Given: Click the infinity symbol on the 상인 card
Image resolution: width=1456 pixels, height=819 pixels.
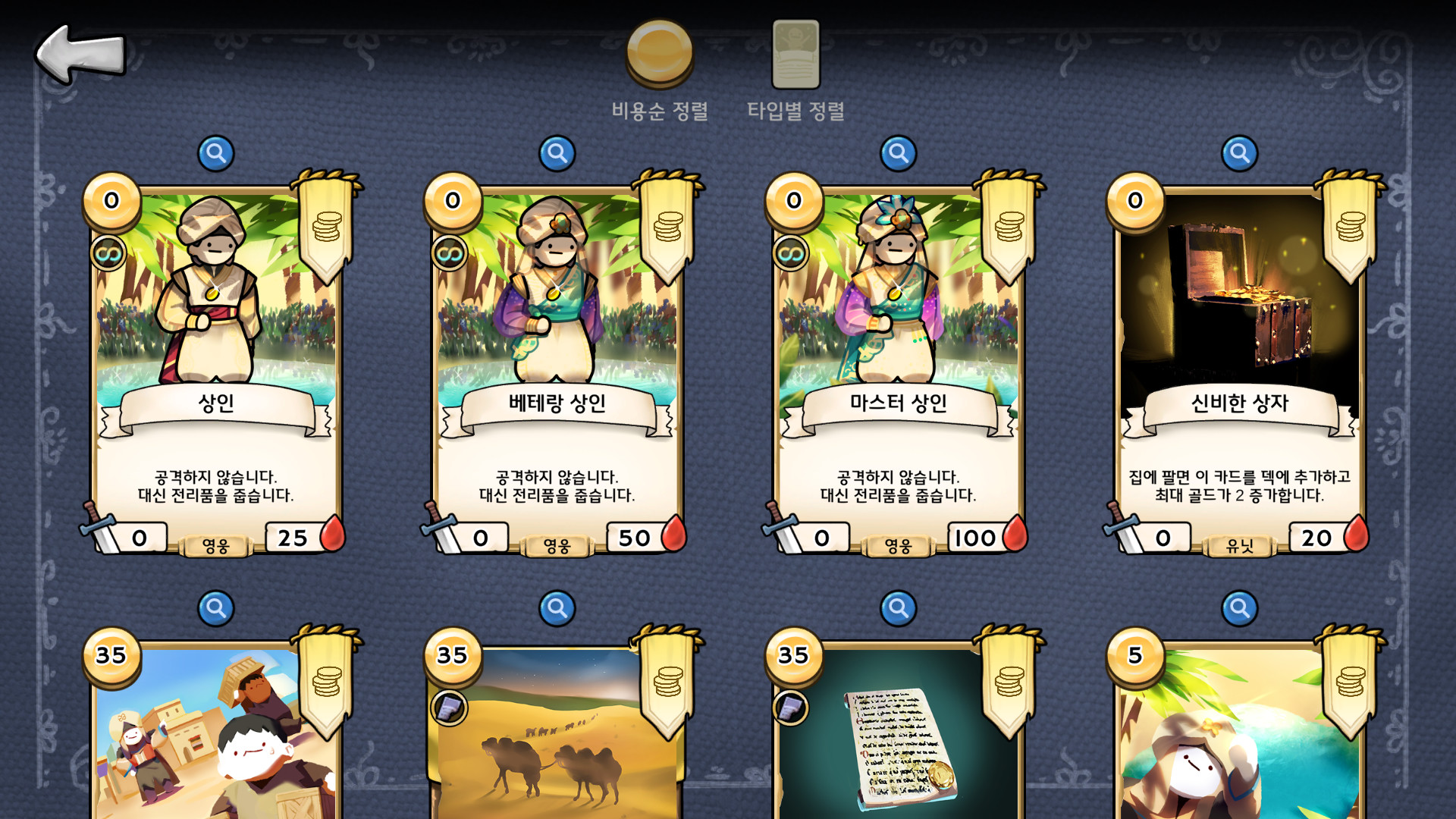Looking at the screenshot, I should click(x=107, y=251).
